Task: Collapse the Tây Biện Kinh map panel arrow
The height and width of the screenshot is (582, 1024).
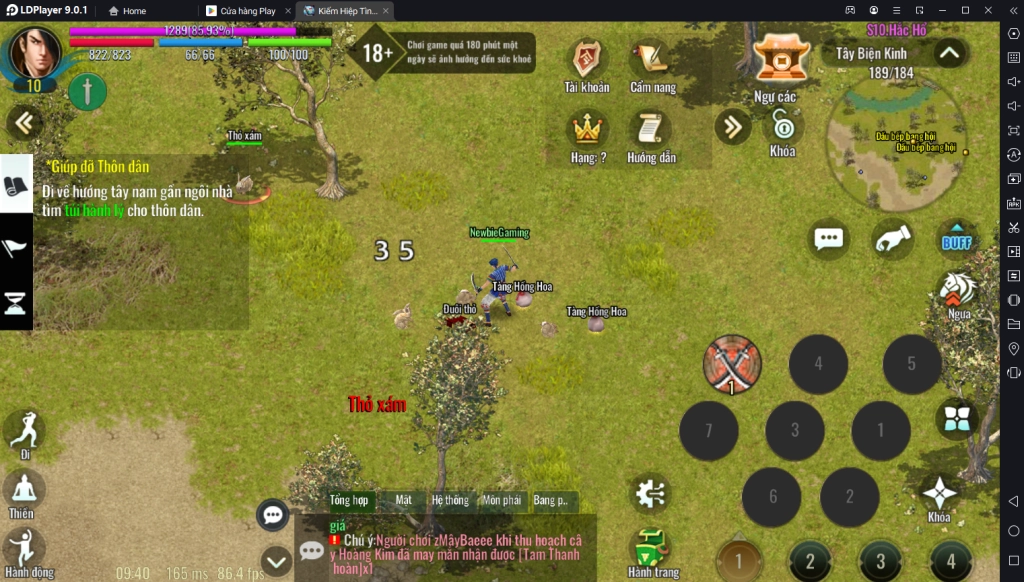Action: point(948,52)
